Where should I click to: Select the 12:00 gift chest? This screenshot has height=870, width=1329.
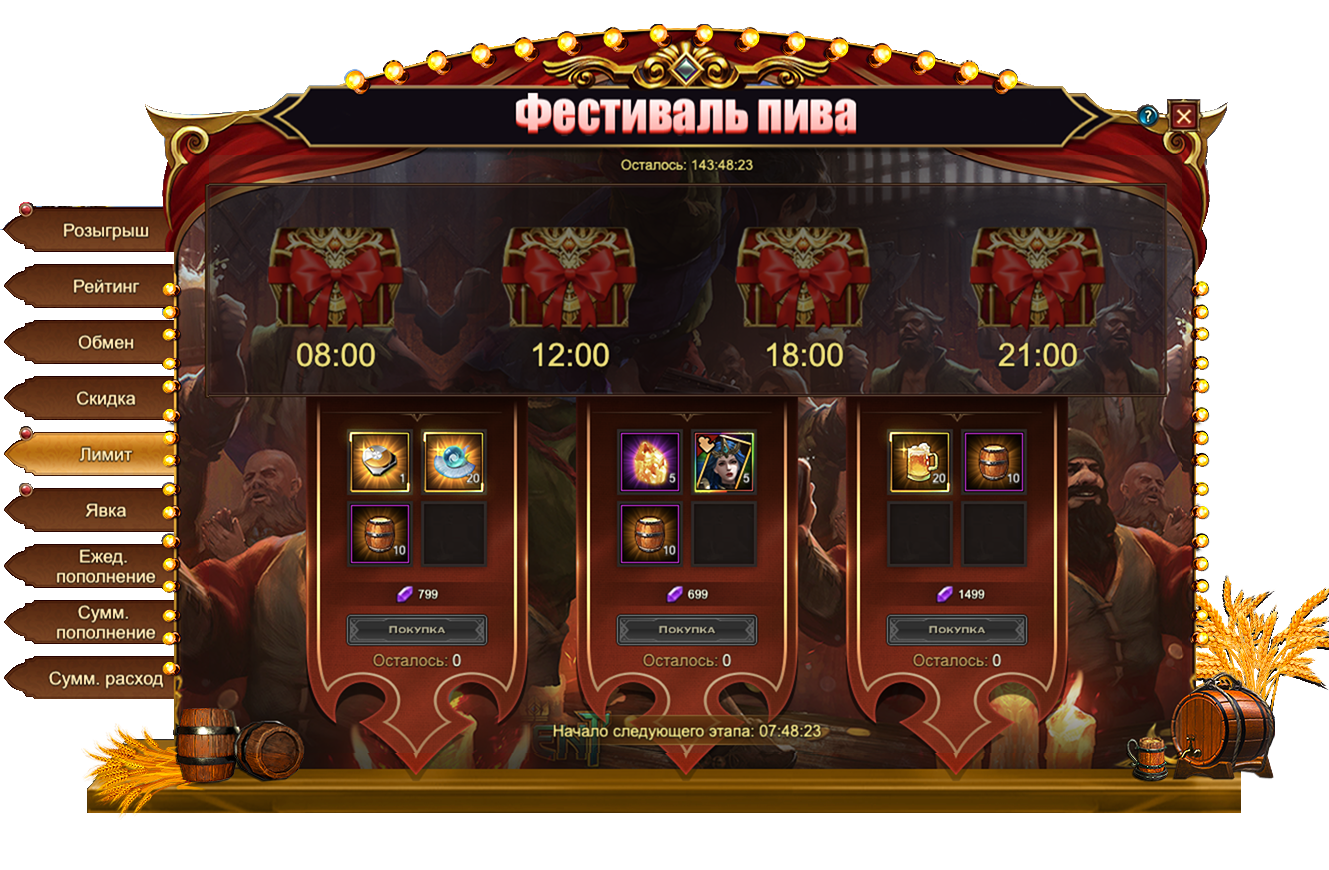pos(570,277)
